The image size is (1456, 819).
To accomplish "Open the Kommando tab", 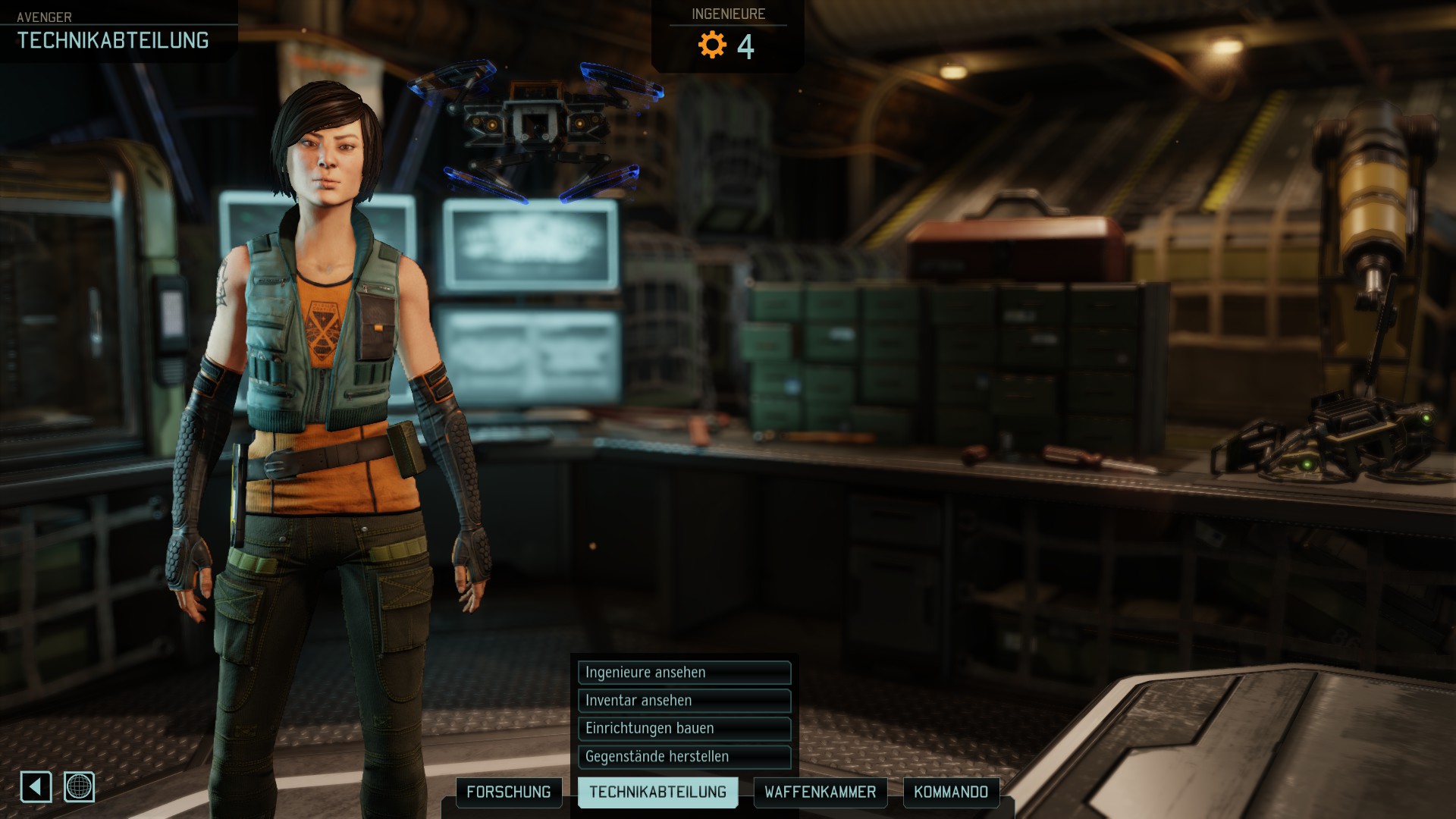I will click(951, 792).
